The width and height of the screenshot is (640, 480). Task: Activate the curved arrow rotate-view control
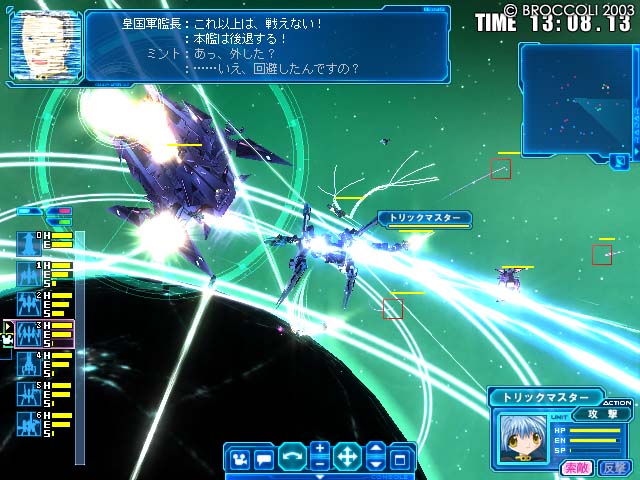coord(292,458)
